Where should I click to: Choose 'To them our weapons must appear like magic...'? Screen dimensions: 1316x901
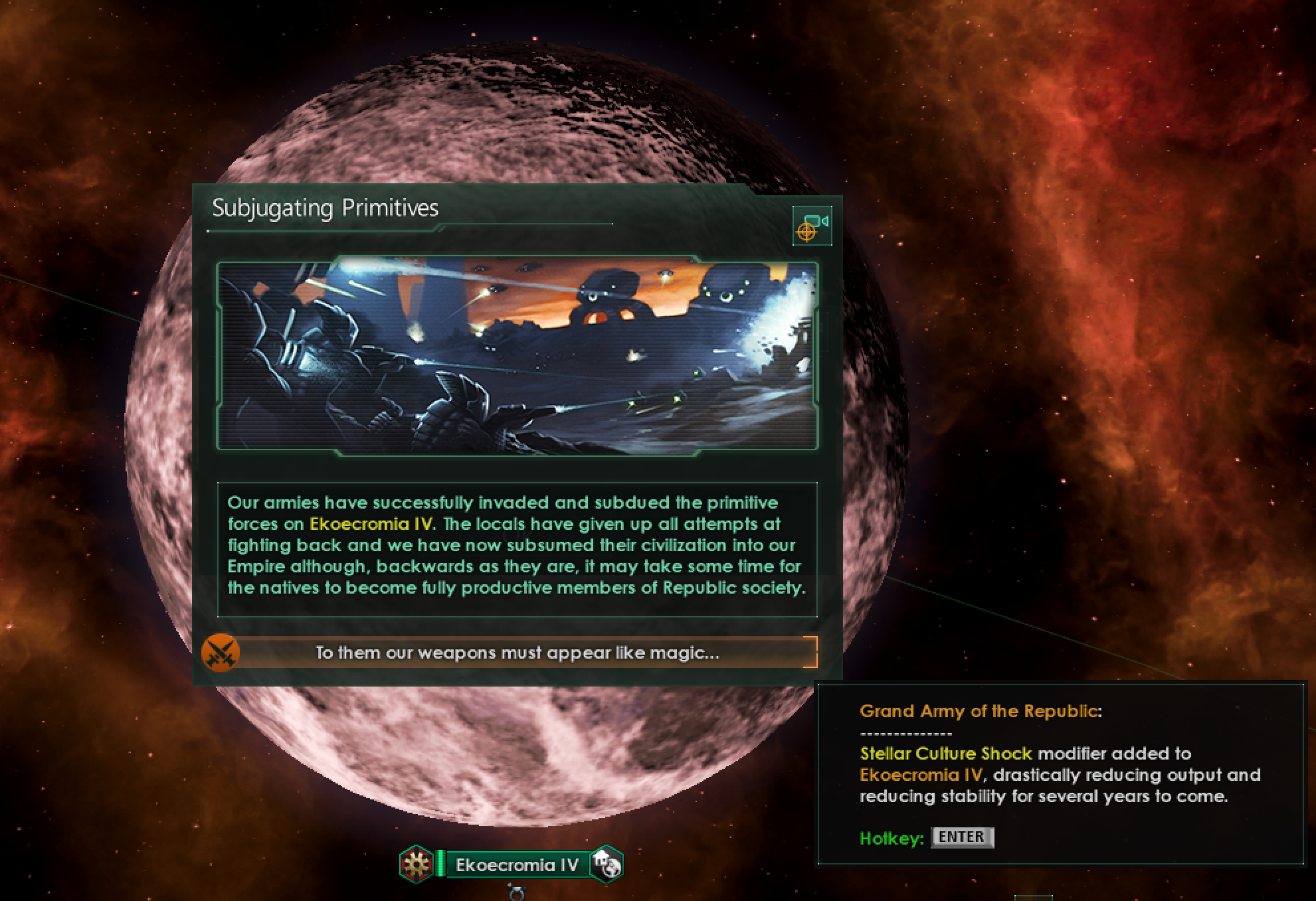coord(515,653)
